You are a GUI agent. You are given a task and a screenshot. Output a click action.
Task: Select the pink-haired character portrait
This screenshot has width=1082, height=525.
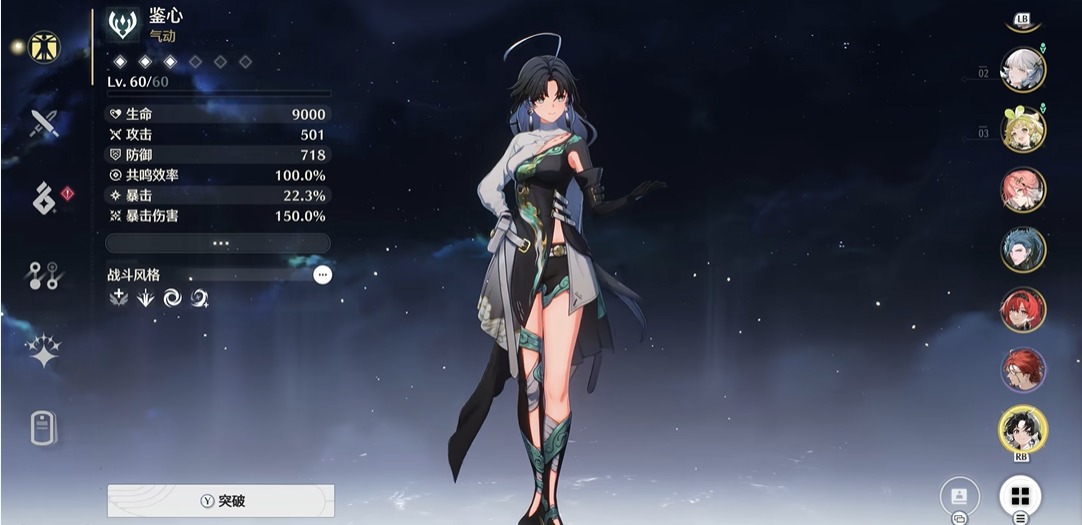[x=1023, y=189]
